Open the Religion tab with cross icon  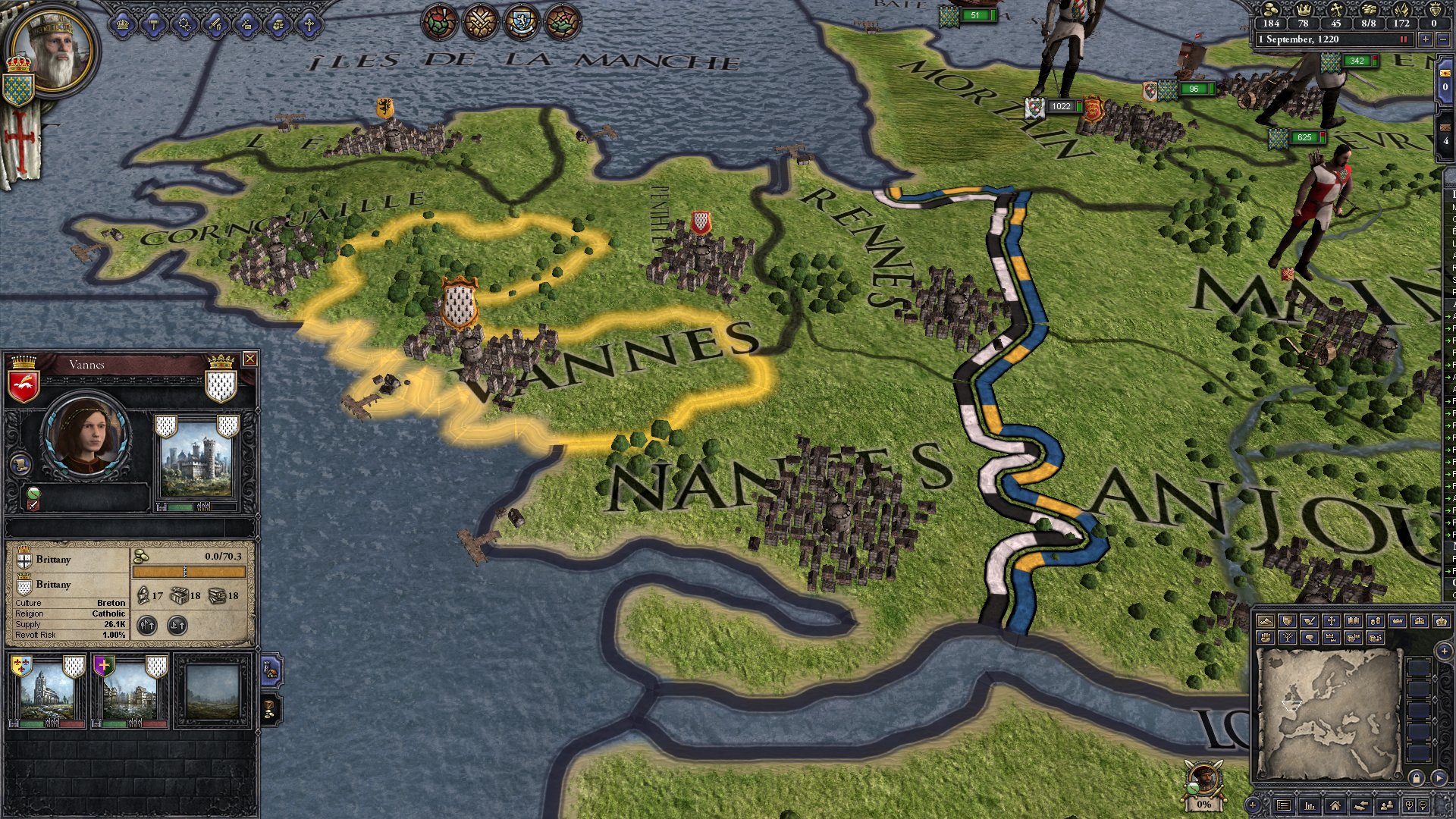click(x=309, y=24)
